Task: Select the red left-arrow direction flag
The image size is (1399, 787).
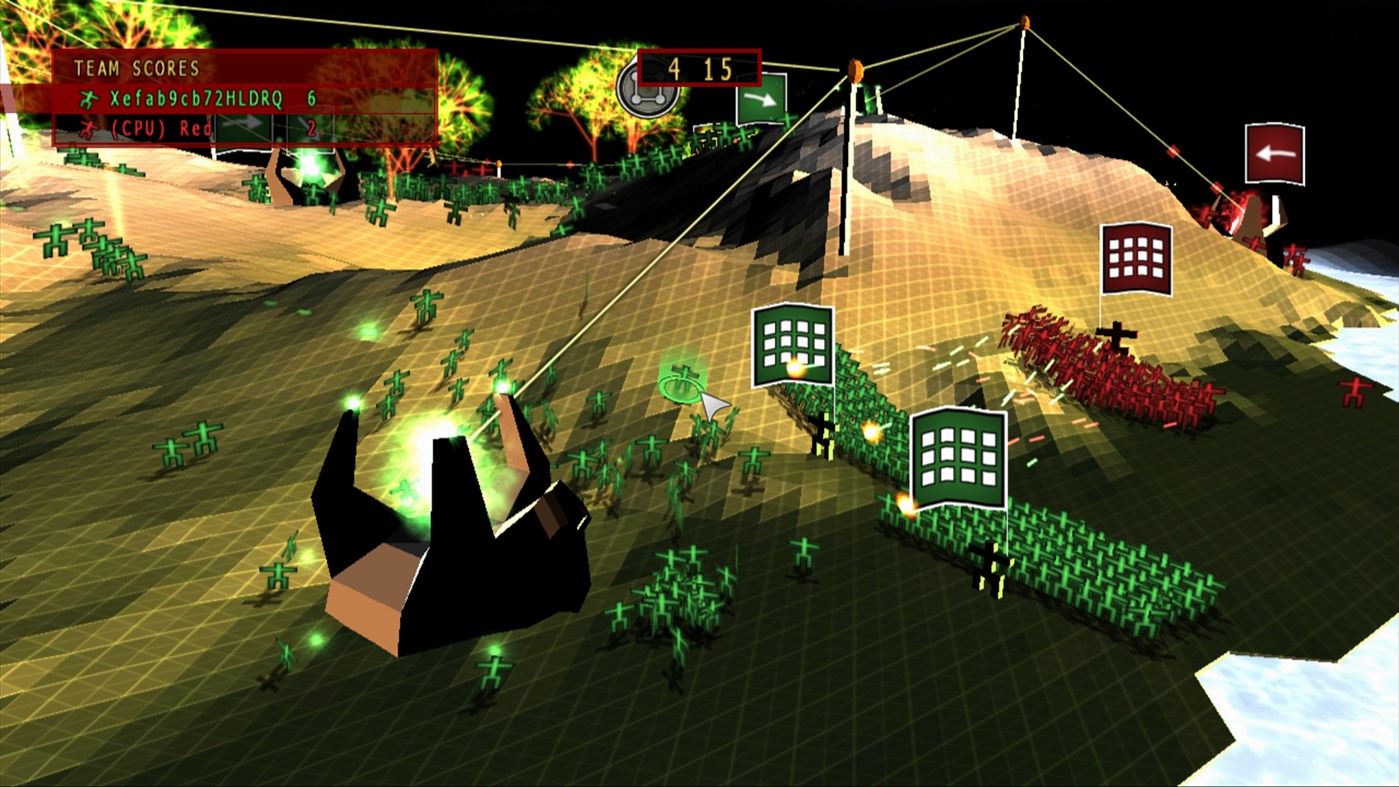Action: (x=1275, y=153)
